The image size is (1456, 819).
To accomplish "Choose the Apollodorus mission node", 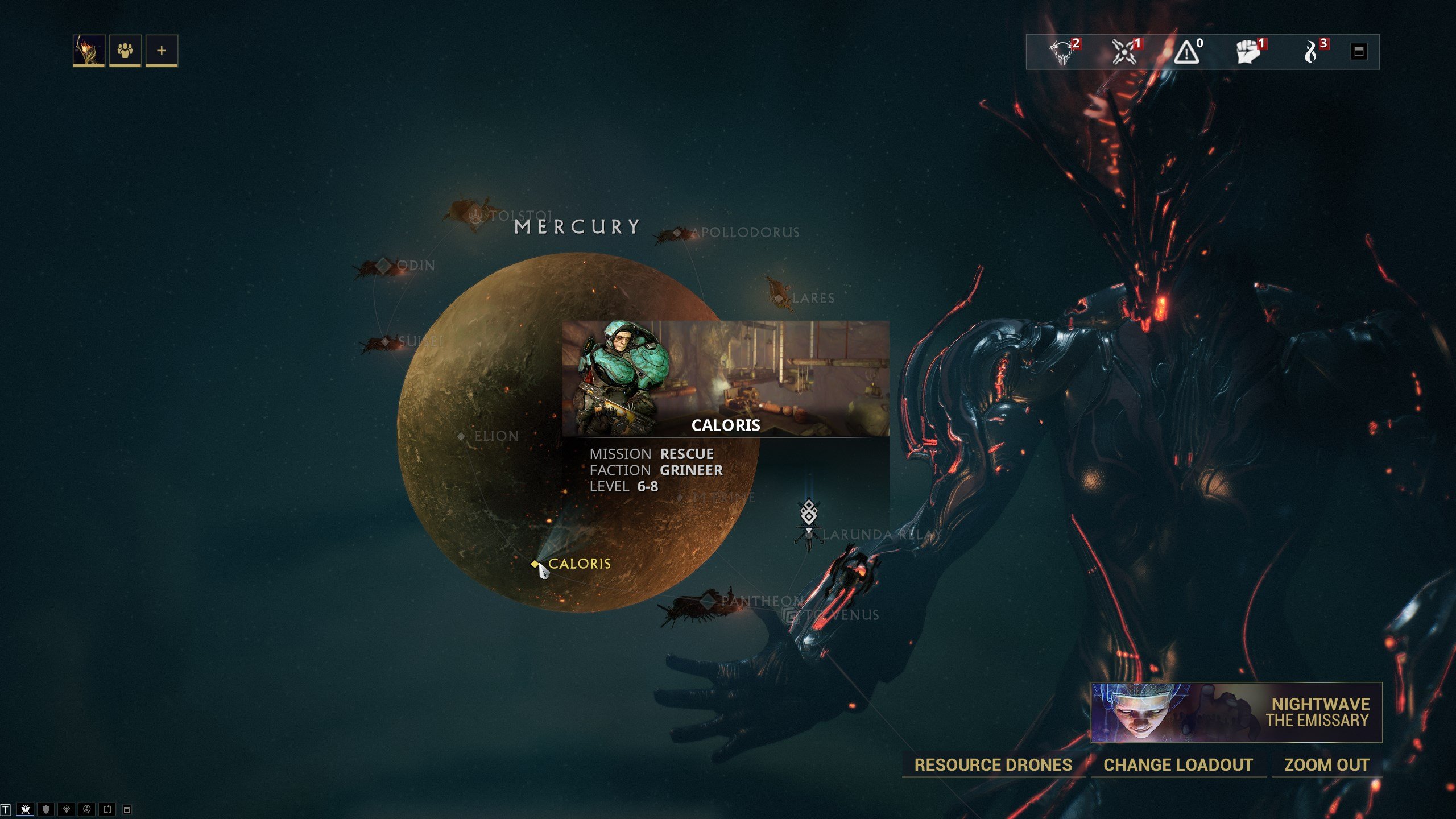I will click(x=677, y=233).
